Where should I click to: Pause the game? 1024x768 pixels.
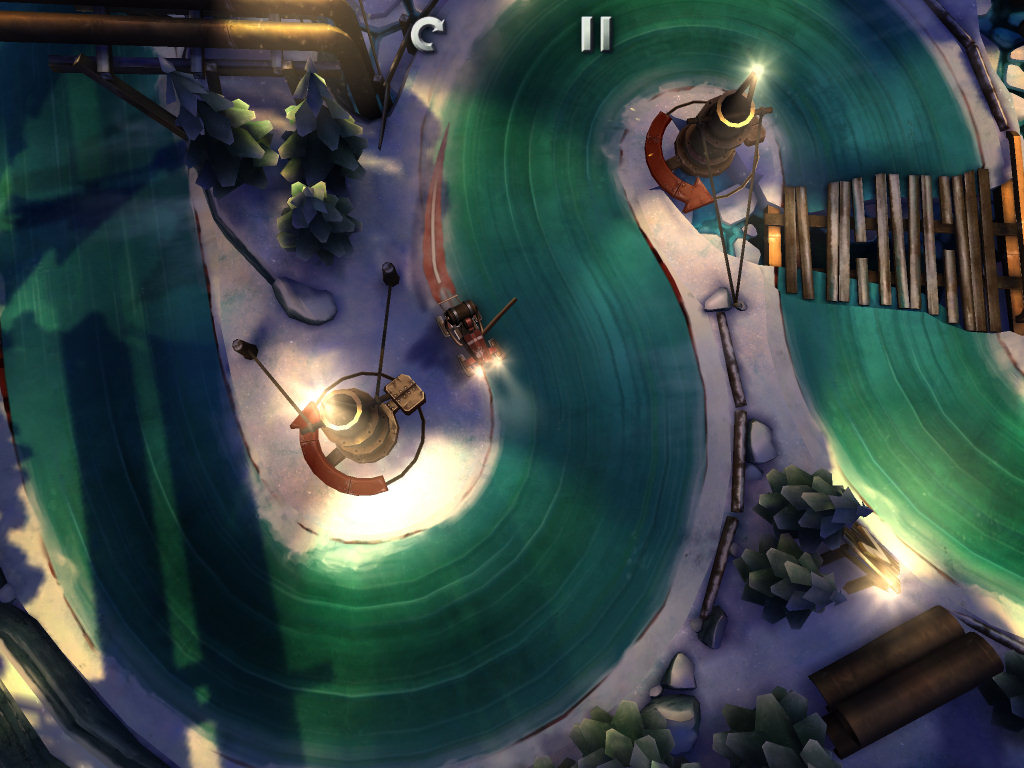click(595, 35)
